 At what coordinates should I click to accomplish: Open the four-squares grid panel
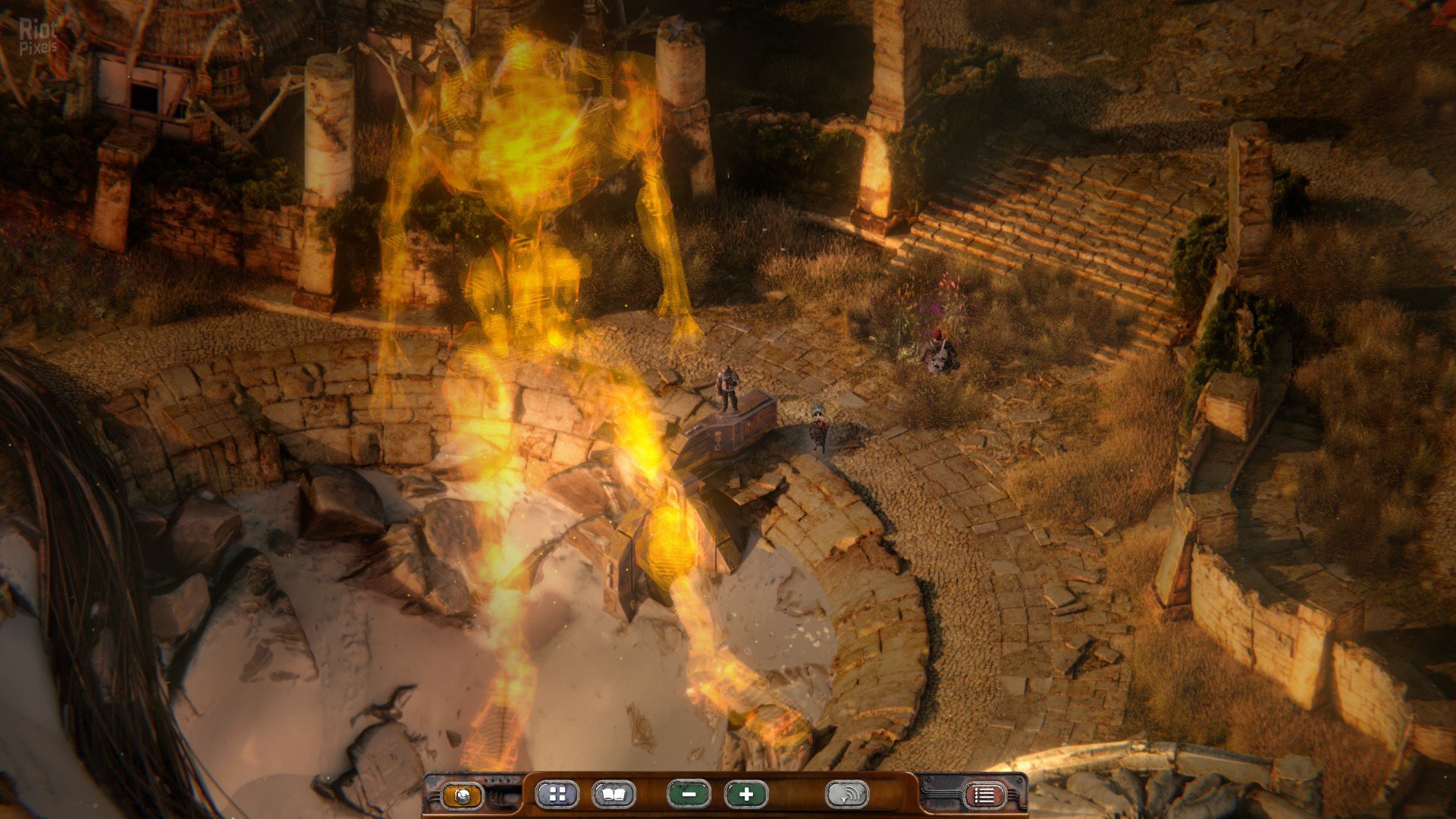point(557,794)
